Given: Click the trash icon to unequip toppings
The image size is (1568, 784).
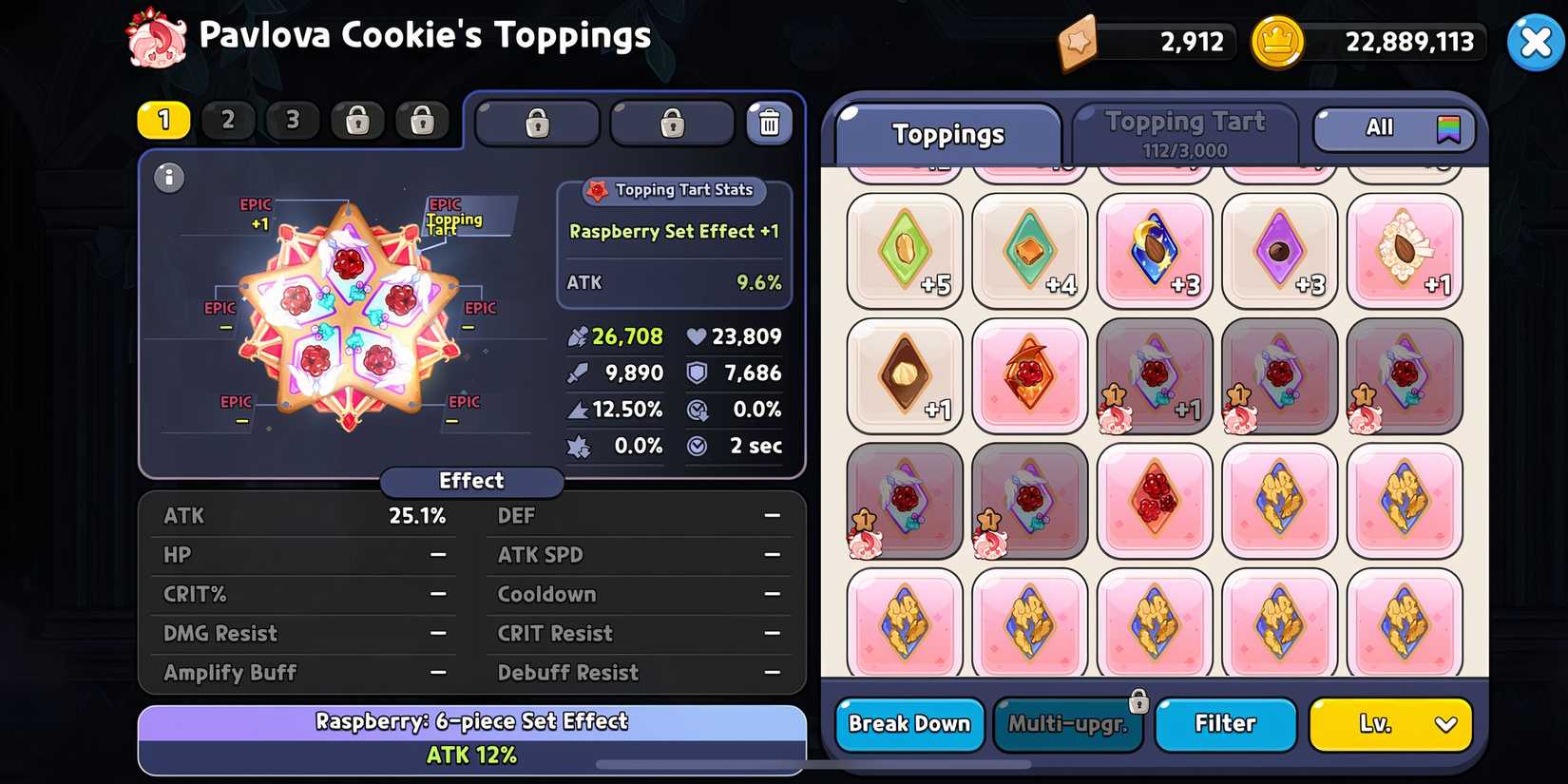Looking at the screenshot, I should (x=770, y=123).
